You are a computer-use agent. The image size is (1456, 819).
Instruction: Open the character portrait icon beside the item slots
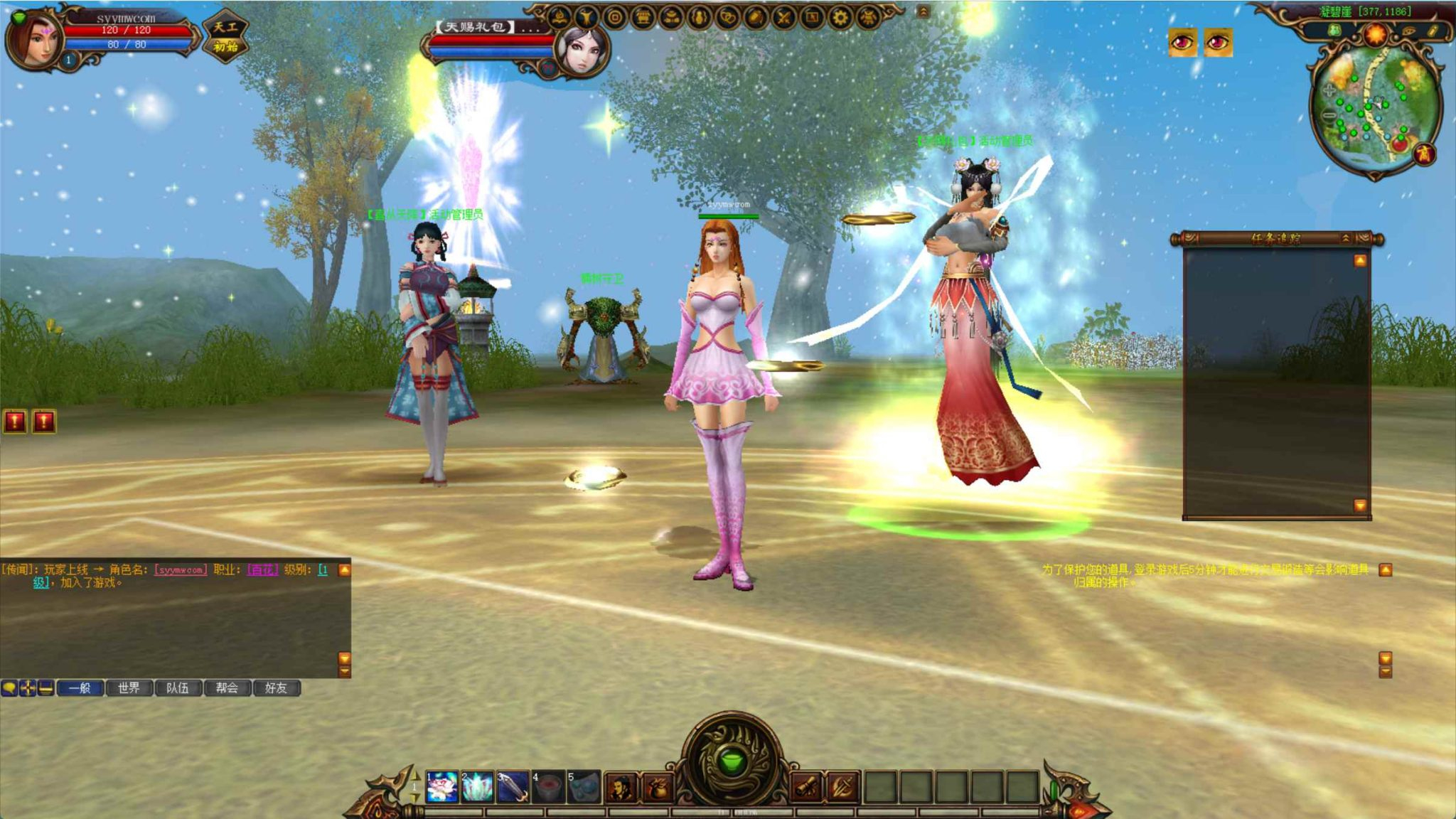coord(621,786)
